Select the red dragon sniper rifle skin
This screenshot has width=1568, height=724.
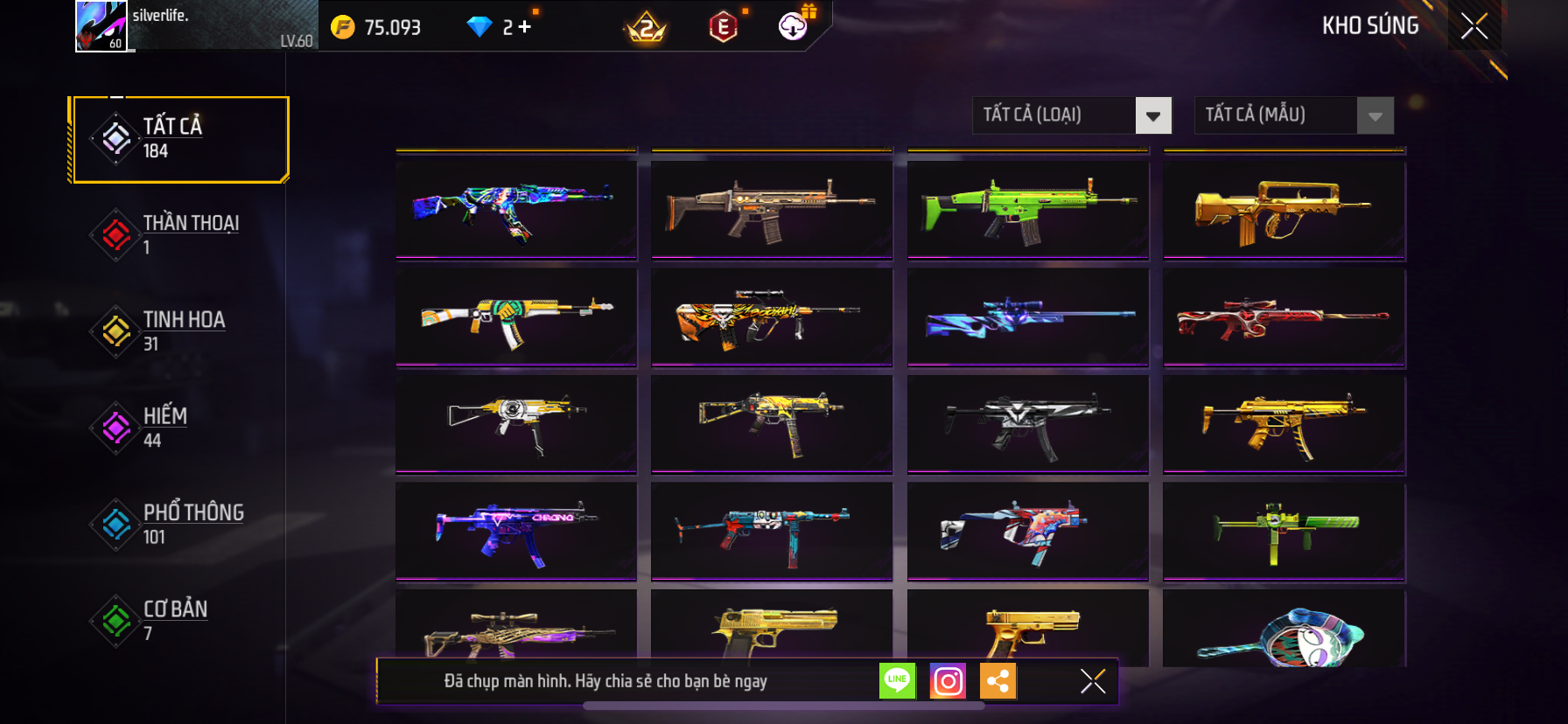[x=1284, y=317]
